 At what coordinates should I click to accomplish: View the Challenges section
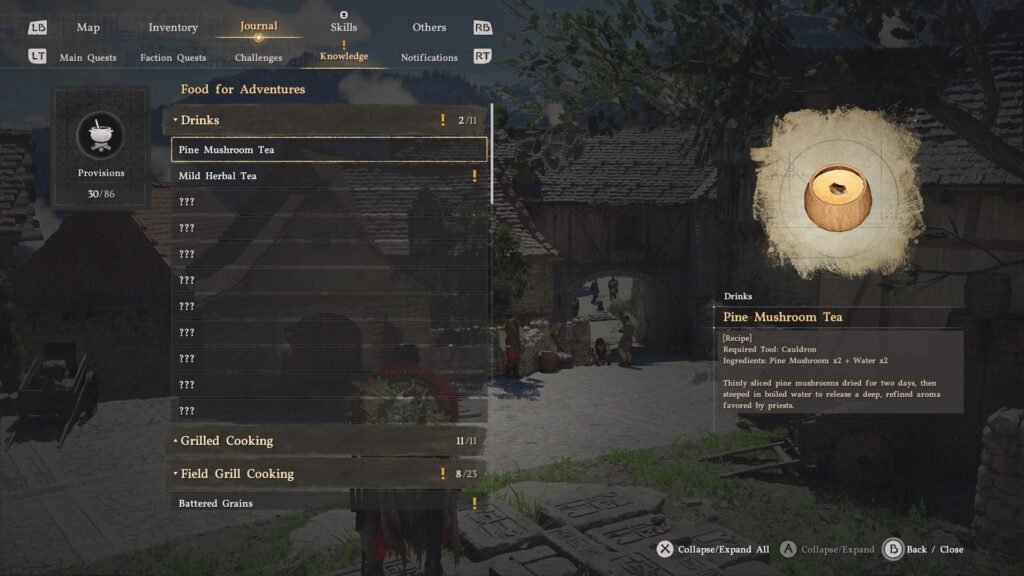tap(259, 58)
